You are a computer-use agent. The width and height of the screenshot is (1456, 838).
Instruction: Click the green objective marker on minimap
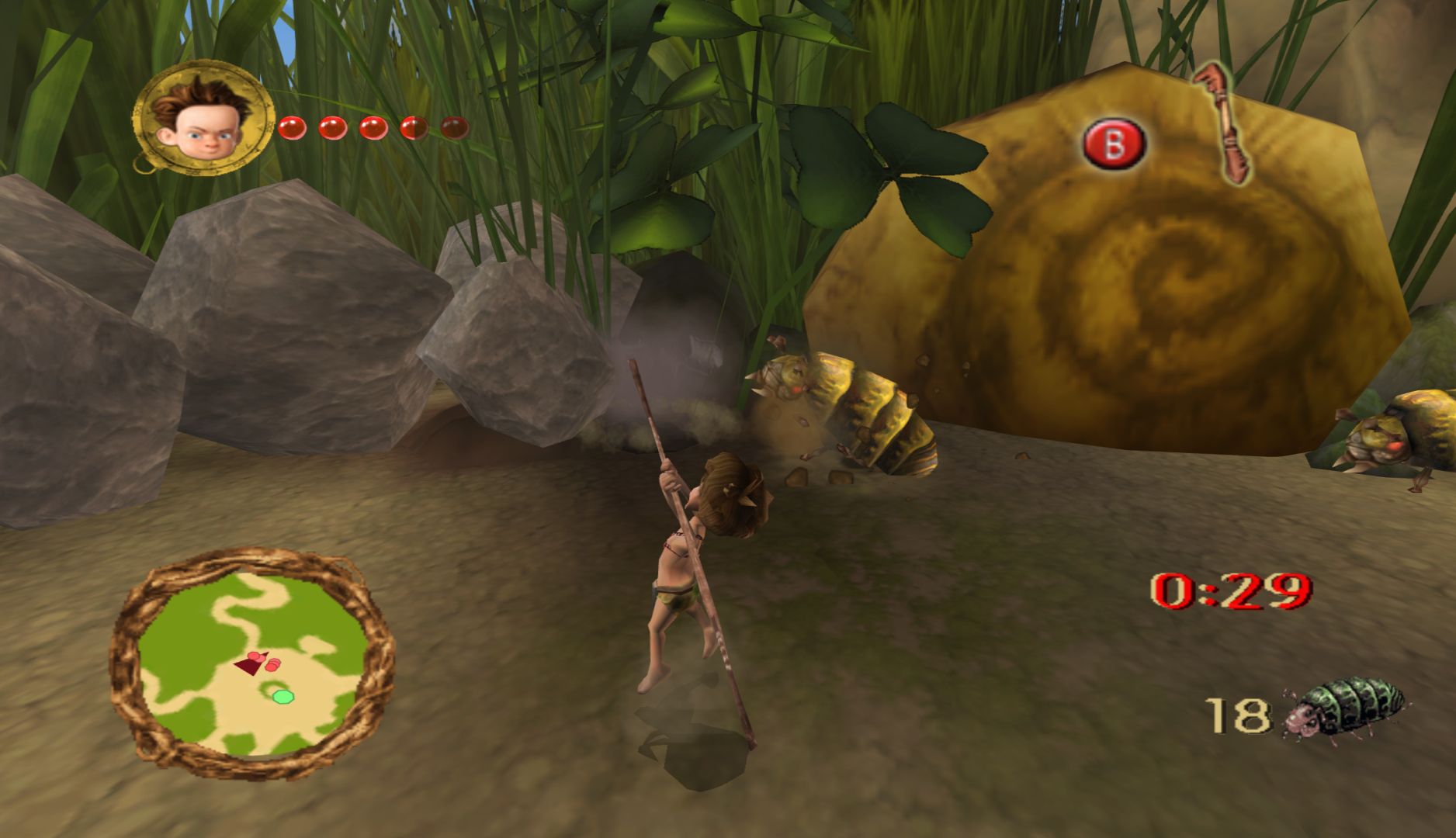coord(282,696)
